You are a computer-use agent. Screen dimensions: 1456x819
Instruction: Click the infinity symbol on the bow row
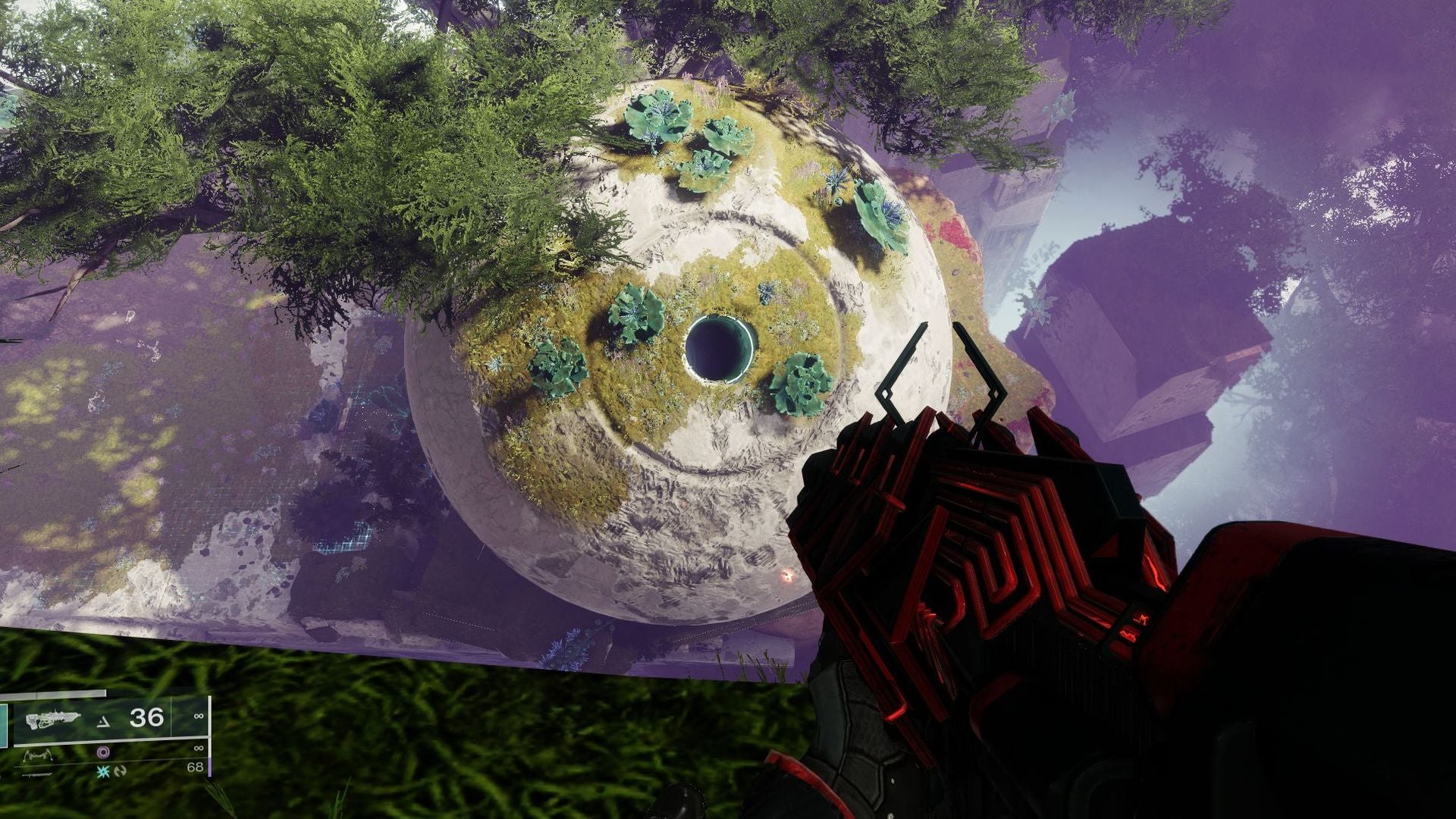point(199,748)
